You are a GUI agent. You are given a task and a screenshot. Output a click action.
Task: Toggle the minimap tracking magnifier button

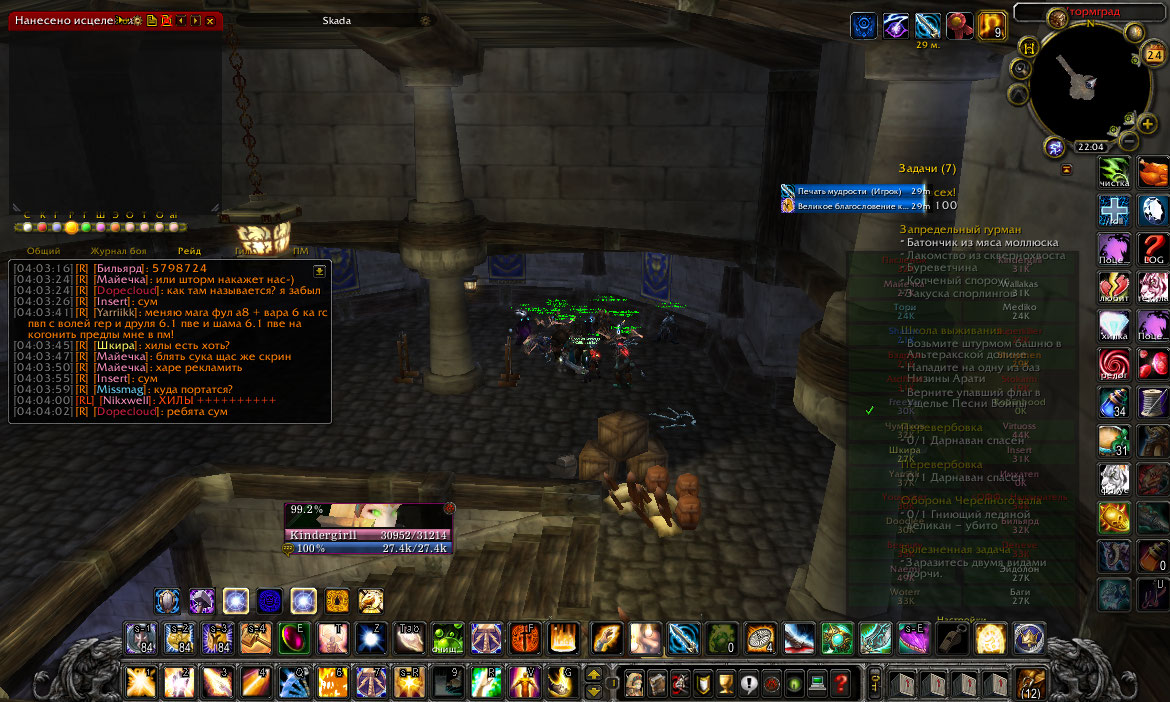[1021, 69]
